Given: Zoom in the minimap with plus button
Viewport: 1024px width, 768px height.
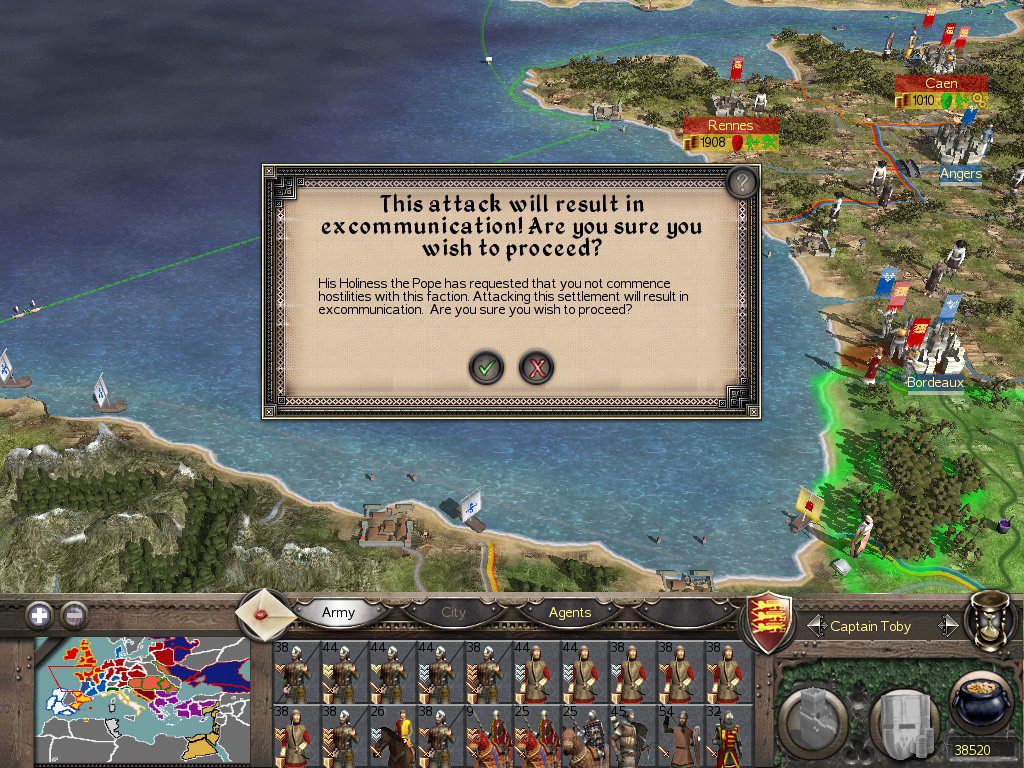Looking at the screenshot, I should pos(39,615).
